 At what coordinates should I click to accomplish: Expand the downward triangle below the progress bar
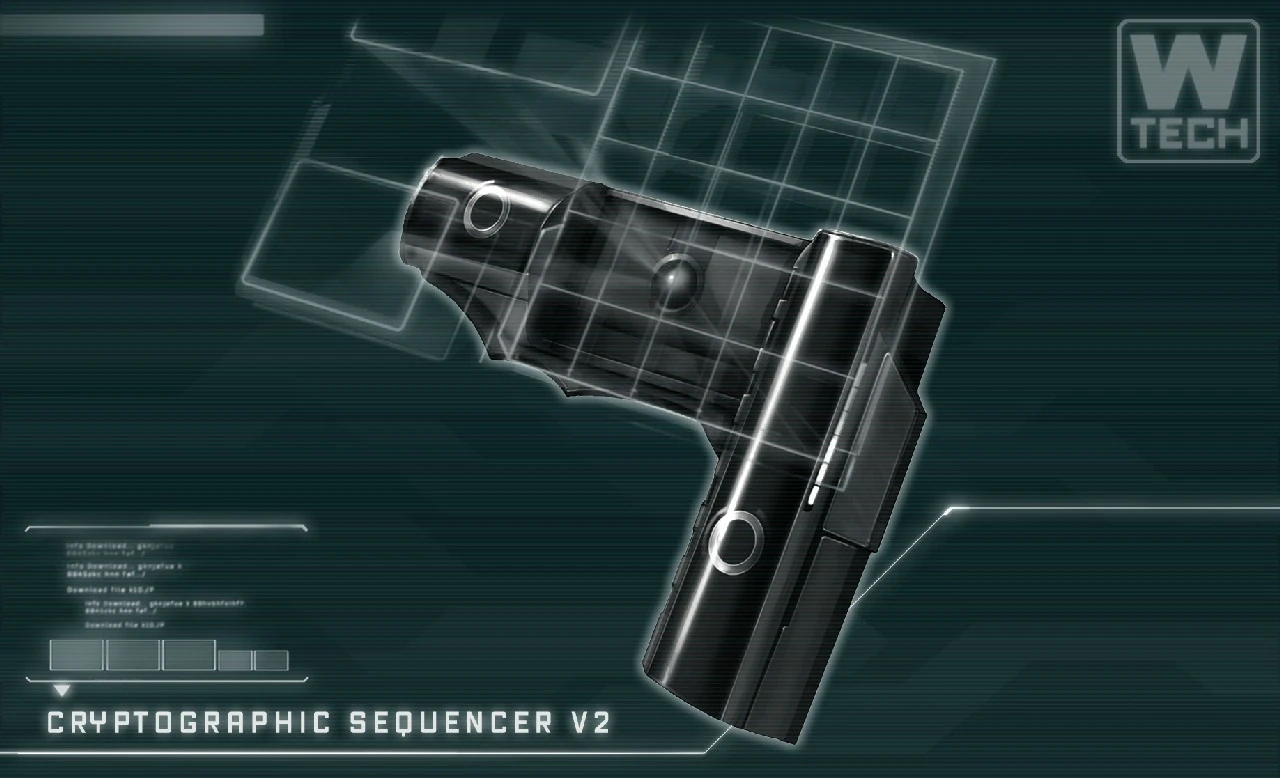(62, 688)
